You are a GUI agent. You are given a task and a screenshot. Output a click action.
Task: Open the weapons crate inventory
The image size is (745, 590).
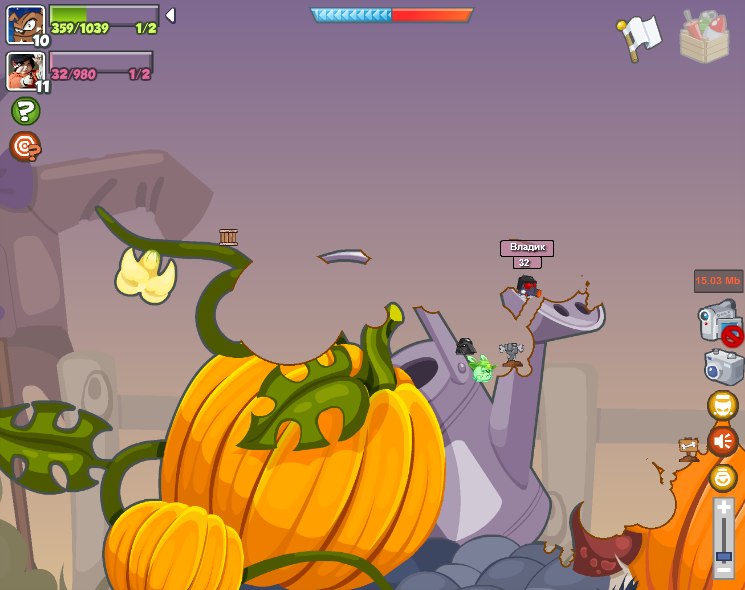(704, 37)
